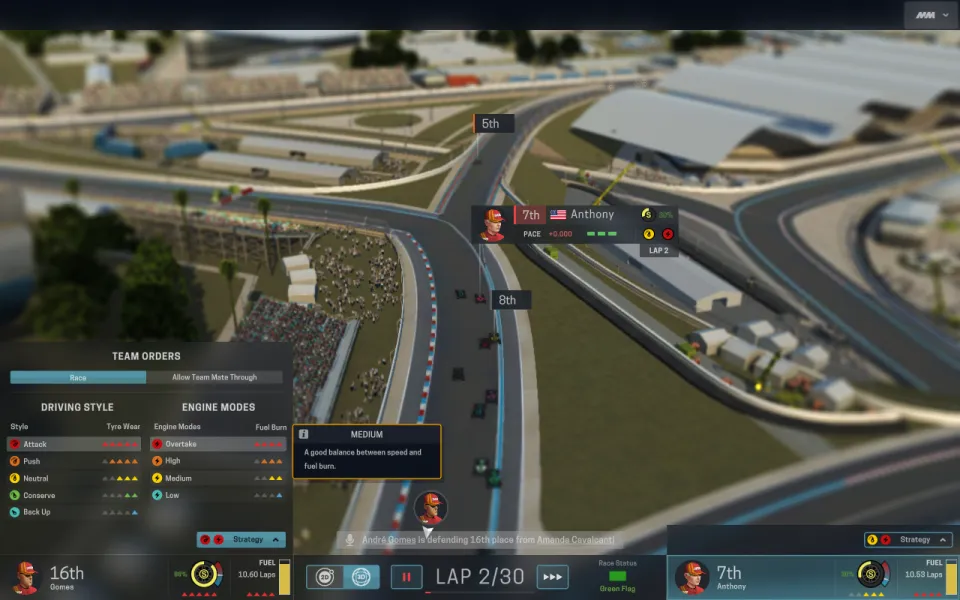The width and height of the screenshot is (960, 600).
Task: Select the Race team order
Action: click(78, 378)
